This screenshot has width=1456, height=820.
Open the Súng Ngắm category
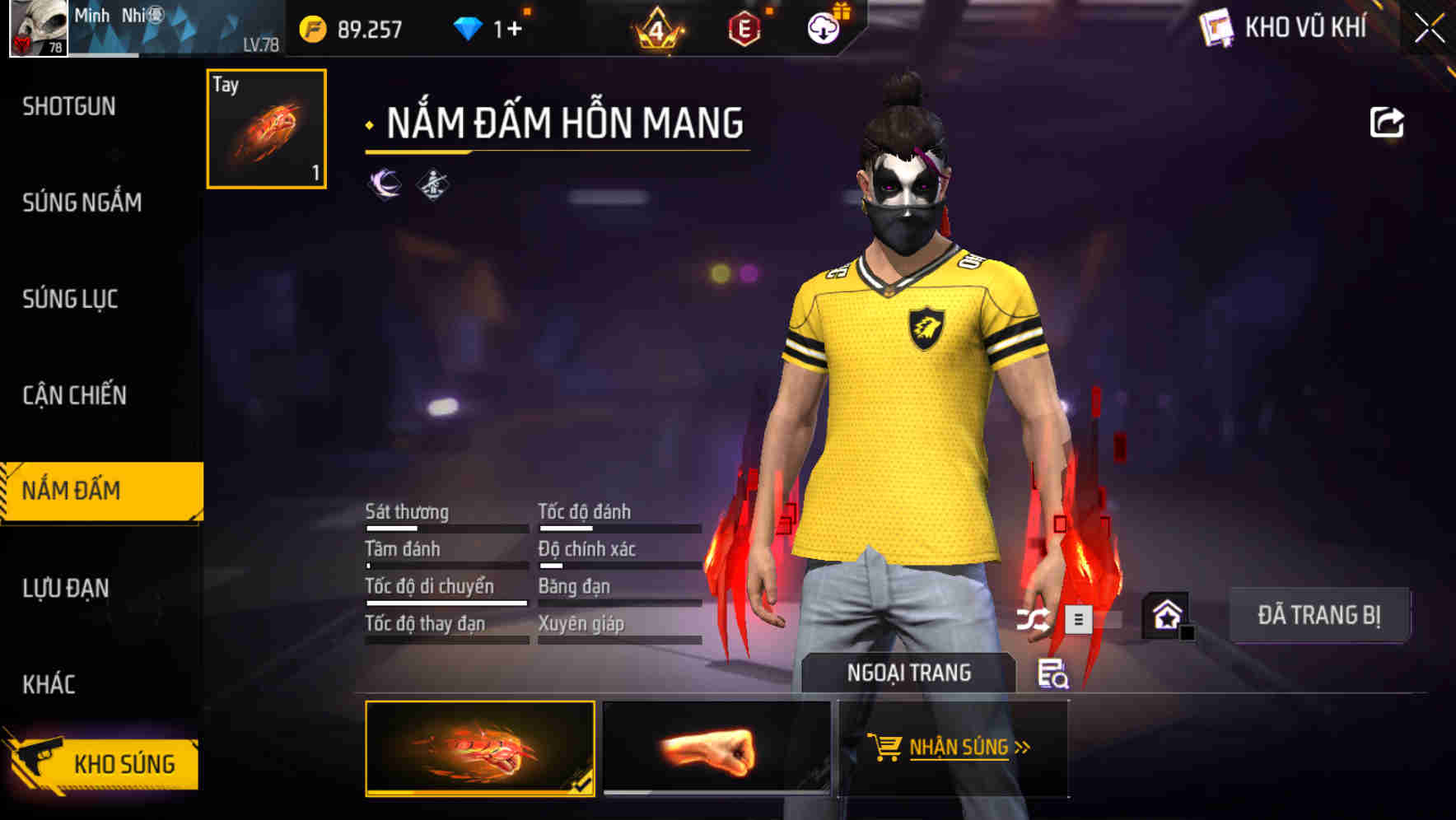click(82, 203)
